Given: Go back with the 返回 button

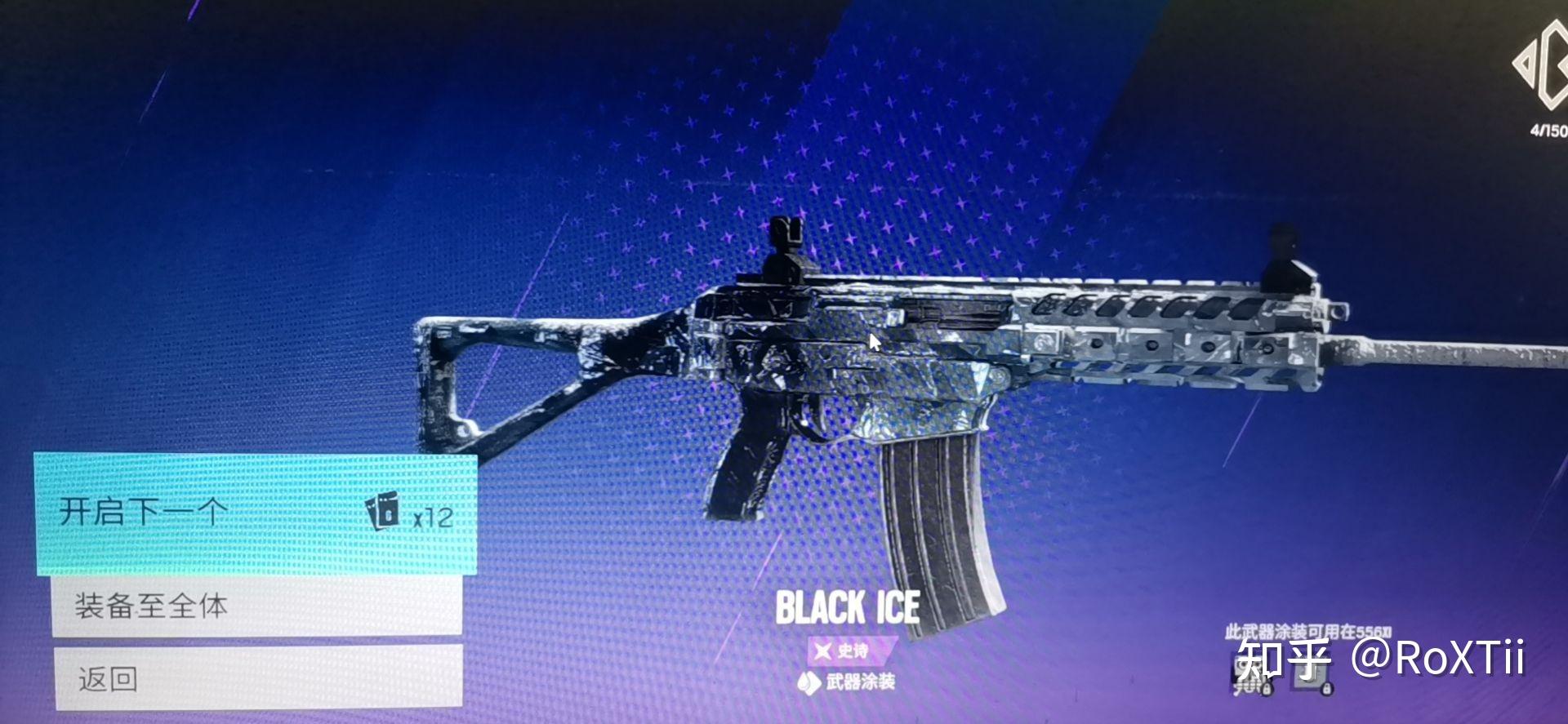Looking at the screenshot, I should click(258, 677).
